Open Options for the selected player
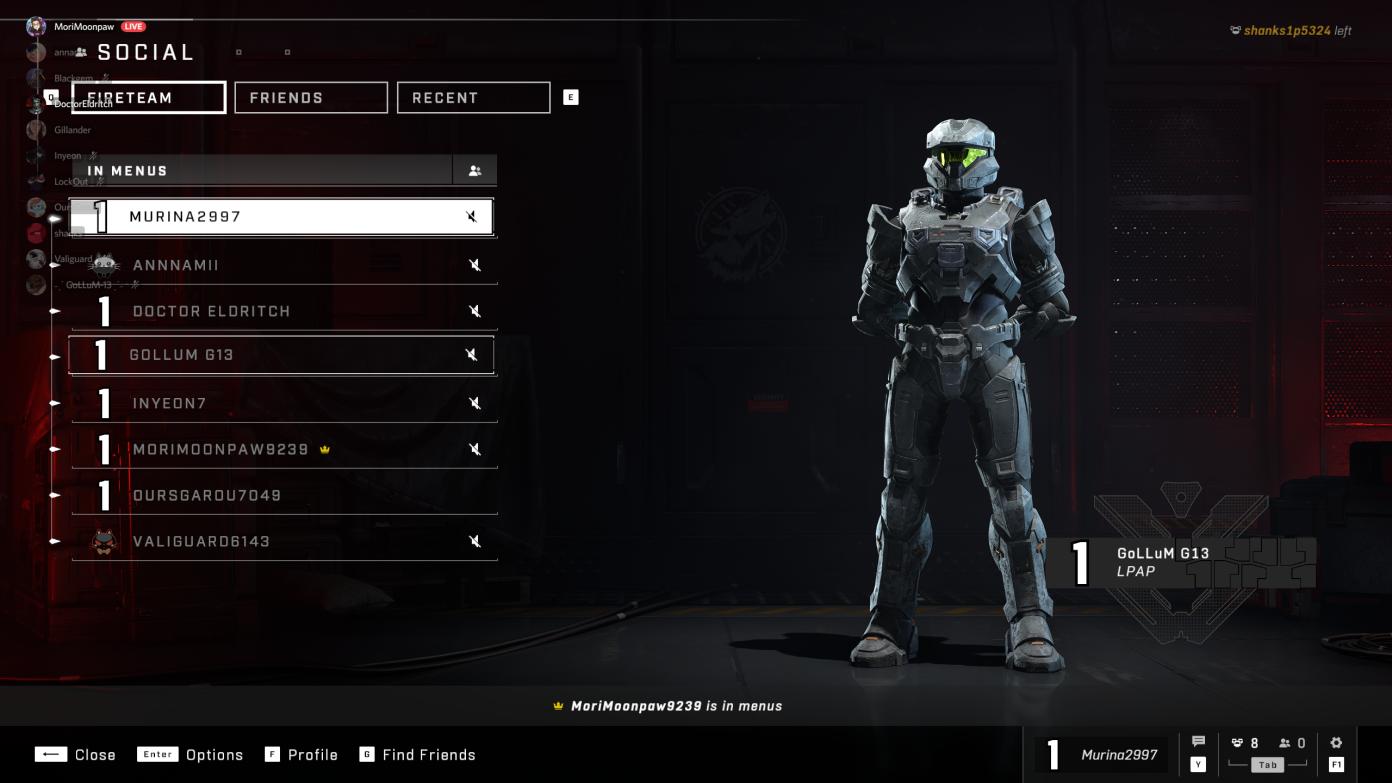Image resolution: width=1392 pixels, height=783 pixels. tap(191, 755)
